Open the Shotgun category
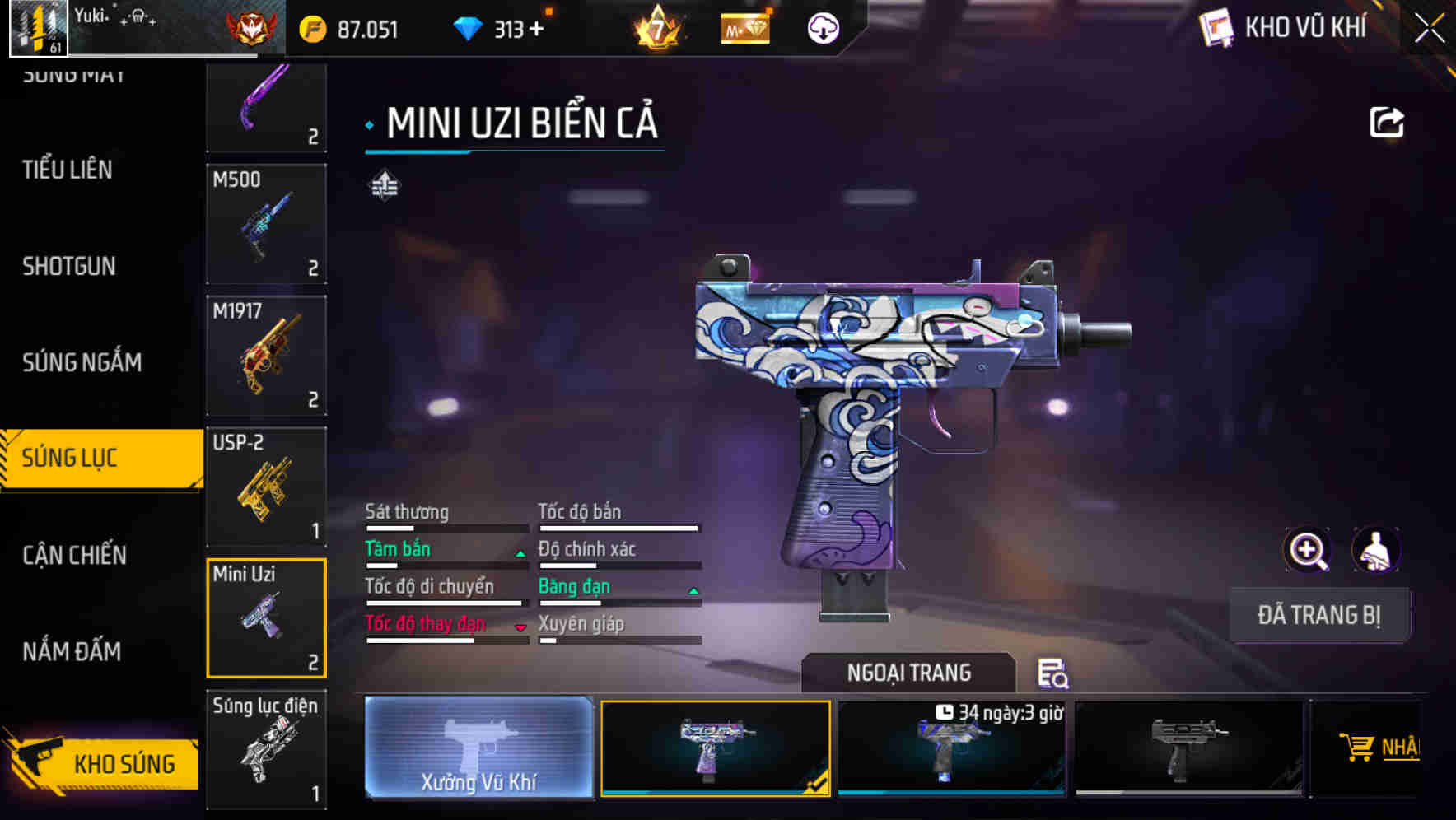Screen dimensions: 1456x820 [69, 266]
